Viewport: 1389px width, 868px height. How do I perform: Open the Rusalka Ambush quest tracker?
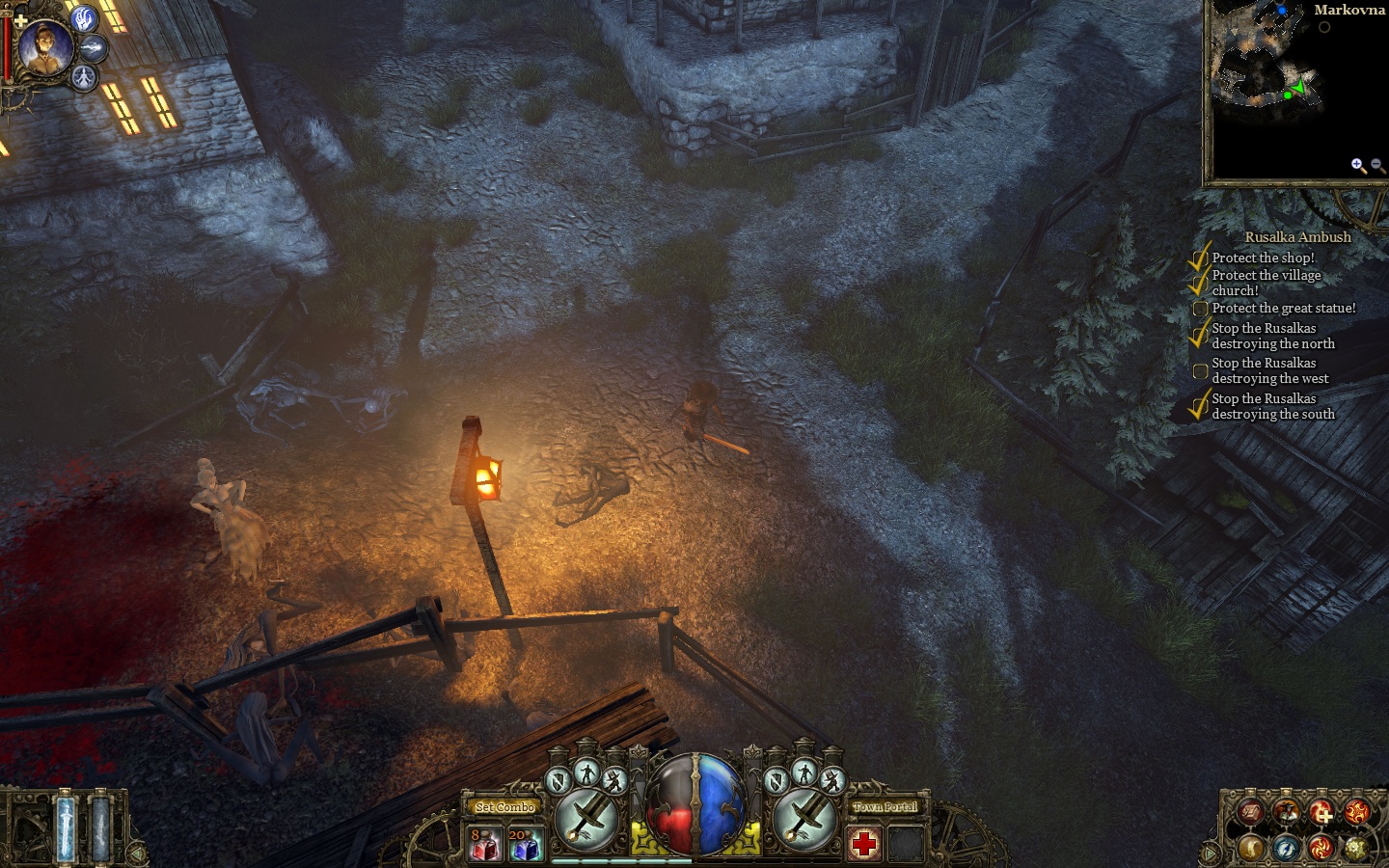click(1296, 237)
